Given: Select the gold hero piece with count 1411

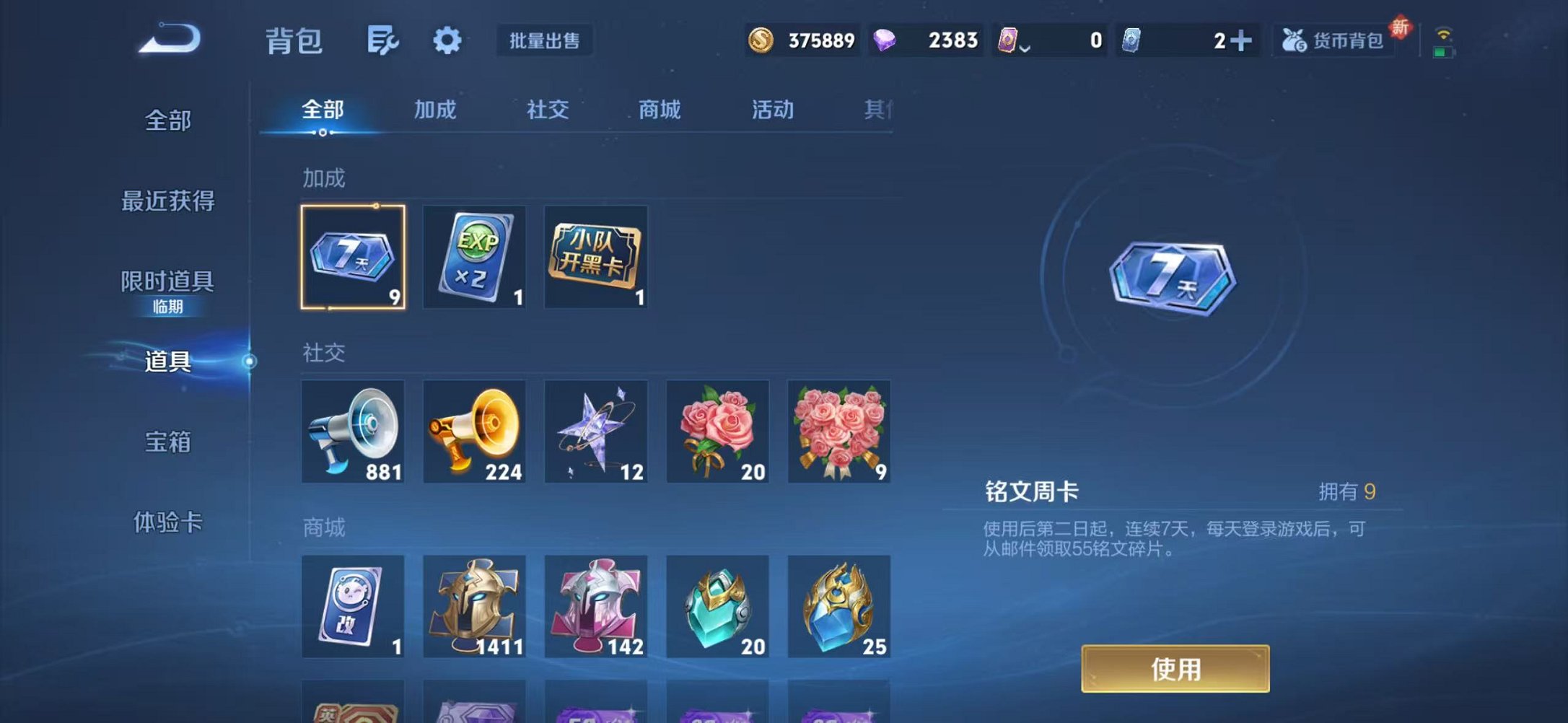Looking at the screenshot, I should click(x=475, y=607).
